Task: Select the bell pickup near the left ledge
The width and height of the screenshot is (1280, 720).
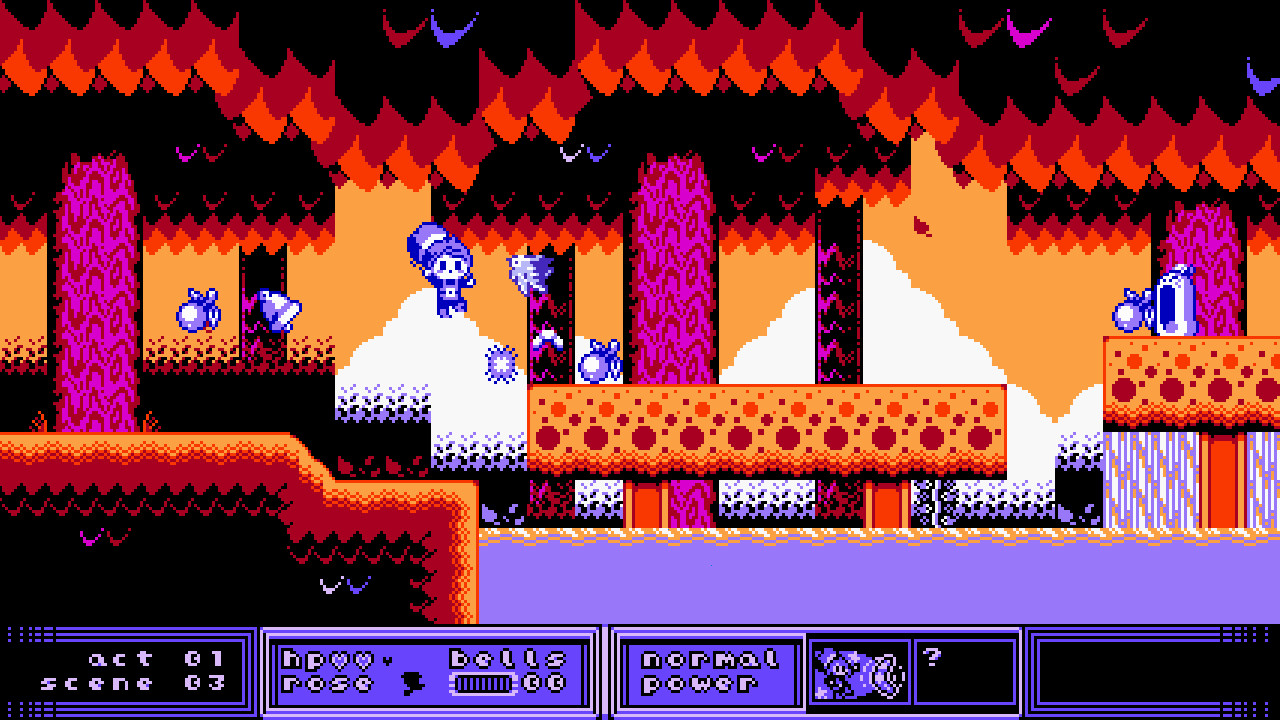Action: (196, 312)
